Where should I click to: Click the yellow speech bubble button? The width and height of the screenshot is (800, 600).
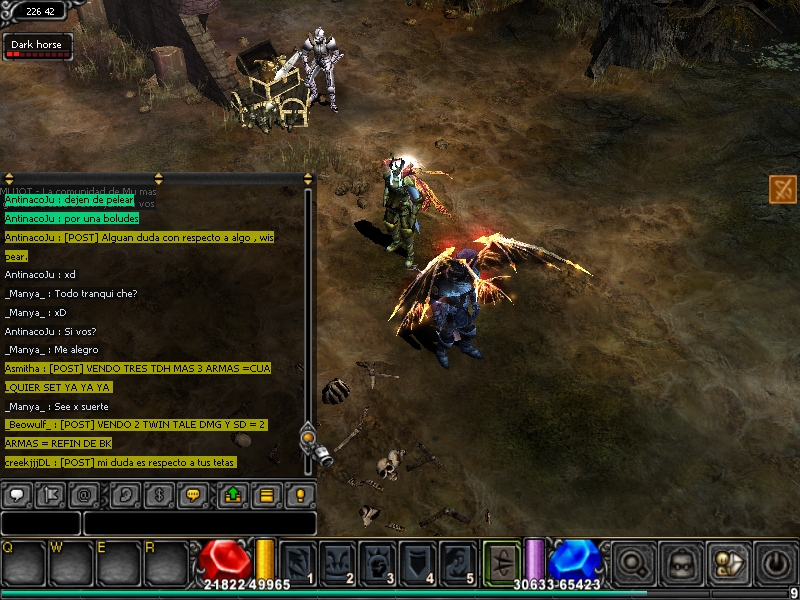(x=194, y=494)
